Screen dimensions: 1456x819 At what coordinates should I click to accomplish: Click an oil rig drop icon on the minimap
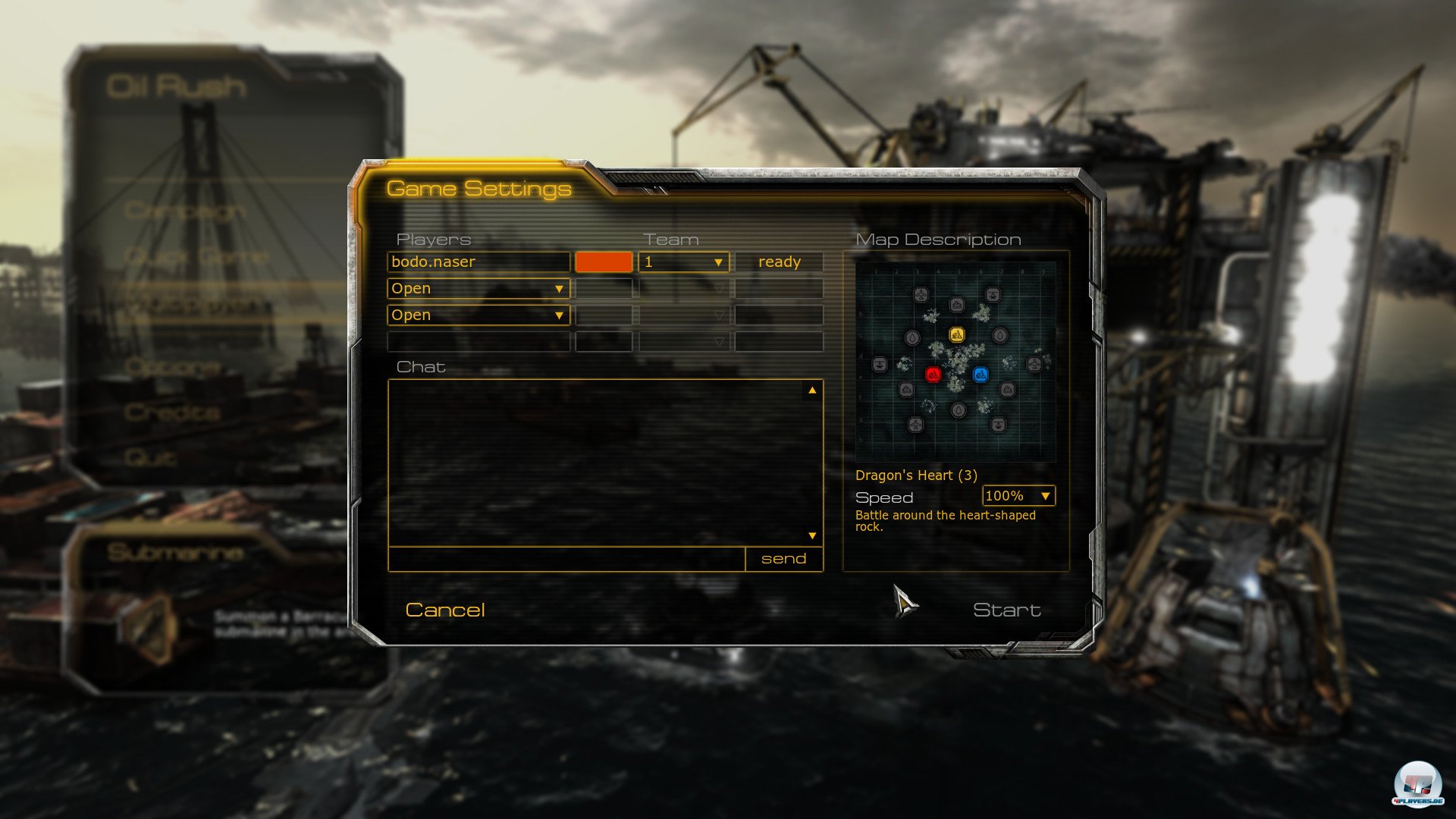coord(912,337)
